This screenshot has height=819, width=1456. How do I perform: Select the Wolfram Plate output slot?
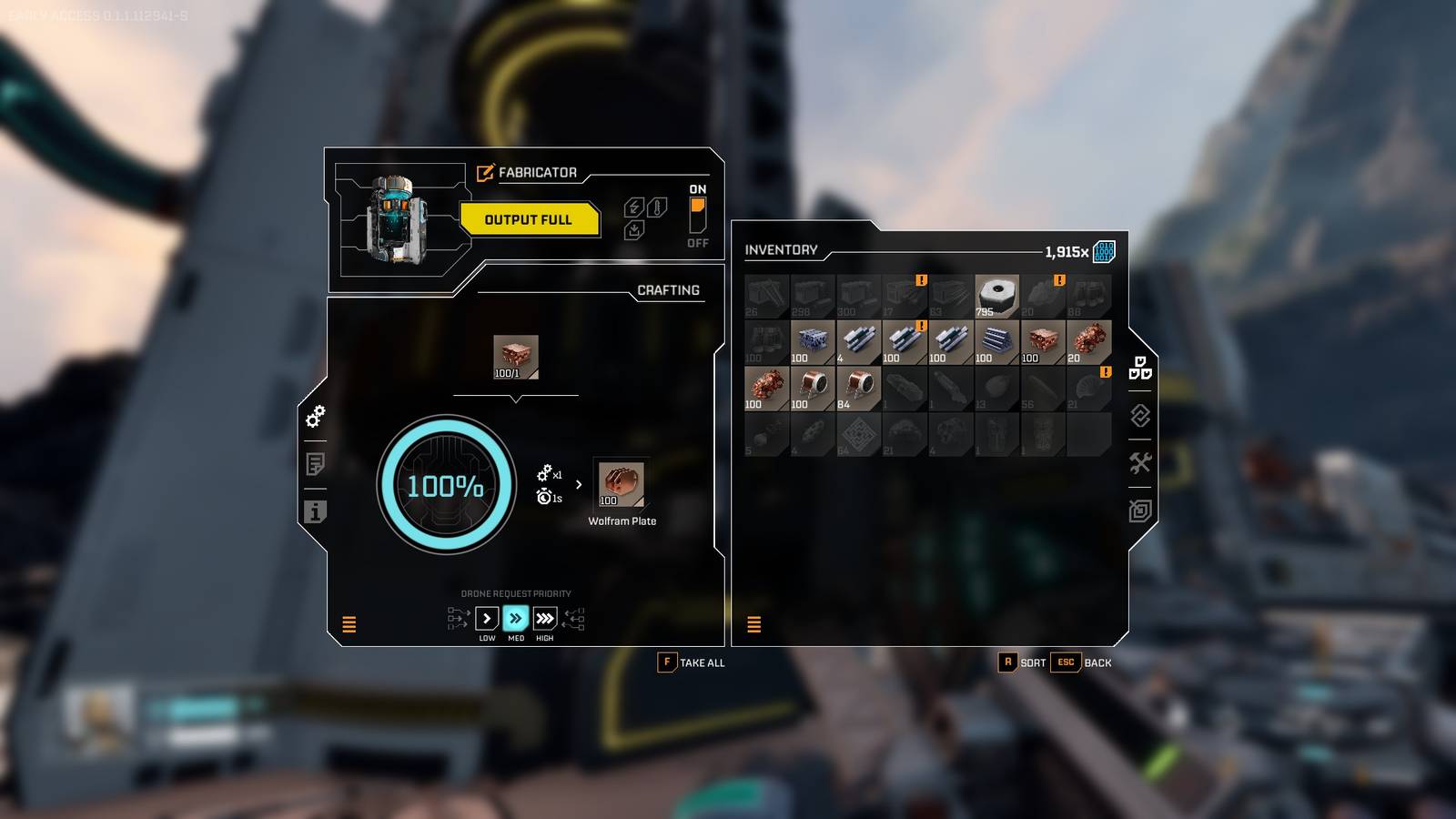620,485
